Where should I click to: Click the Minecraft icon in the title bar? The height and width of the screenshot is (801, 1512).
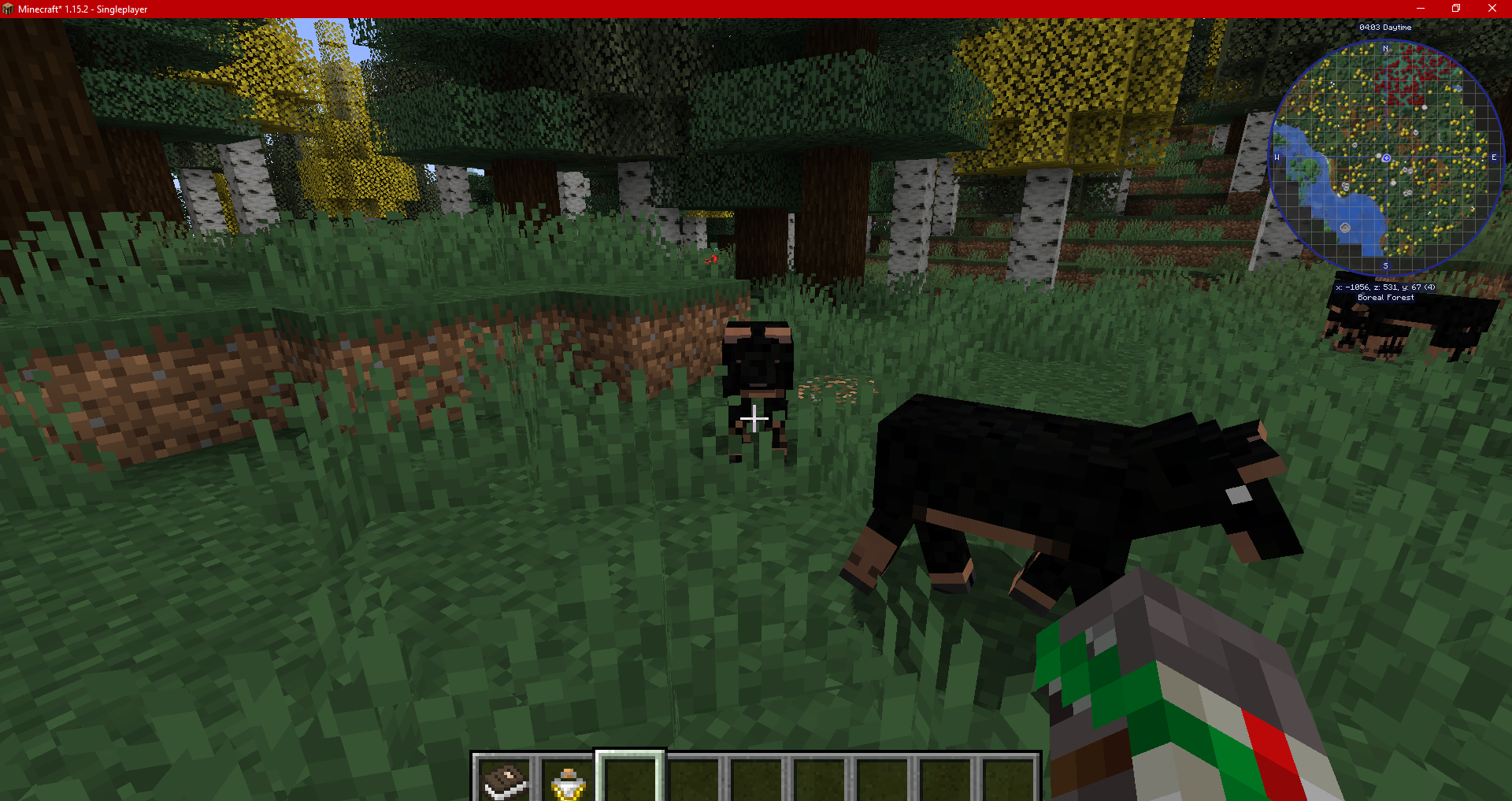(9, 9)
